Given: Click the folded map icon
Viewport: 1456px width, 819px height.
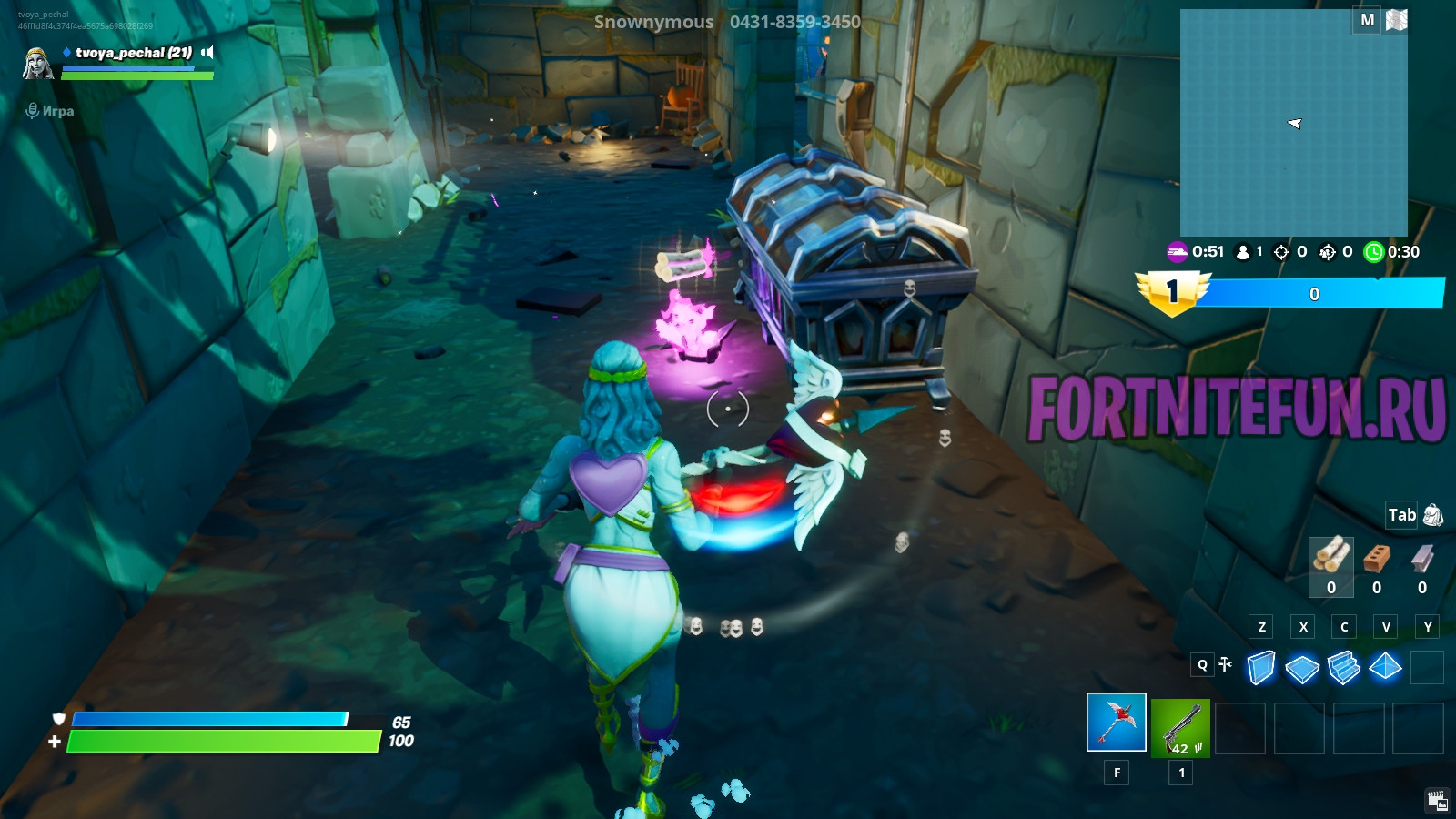Looking at the screenshot, I should point(1396,20).
